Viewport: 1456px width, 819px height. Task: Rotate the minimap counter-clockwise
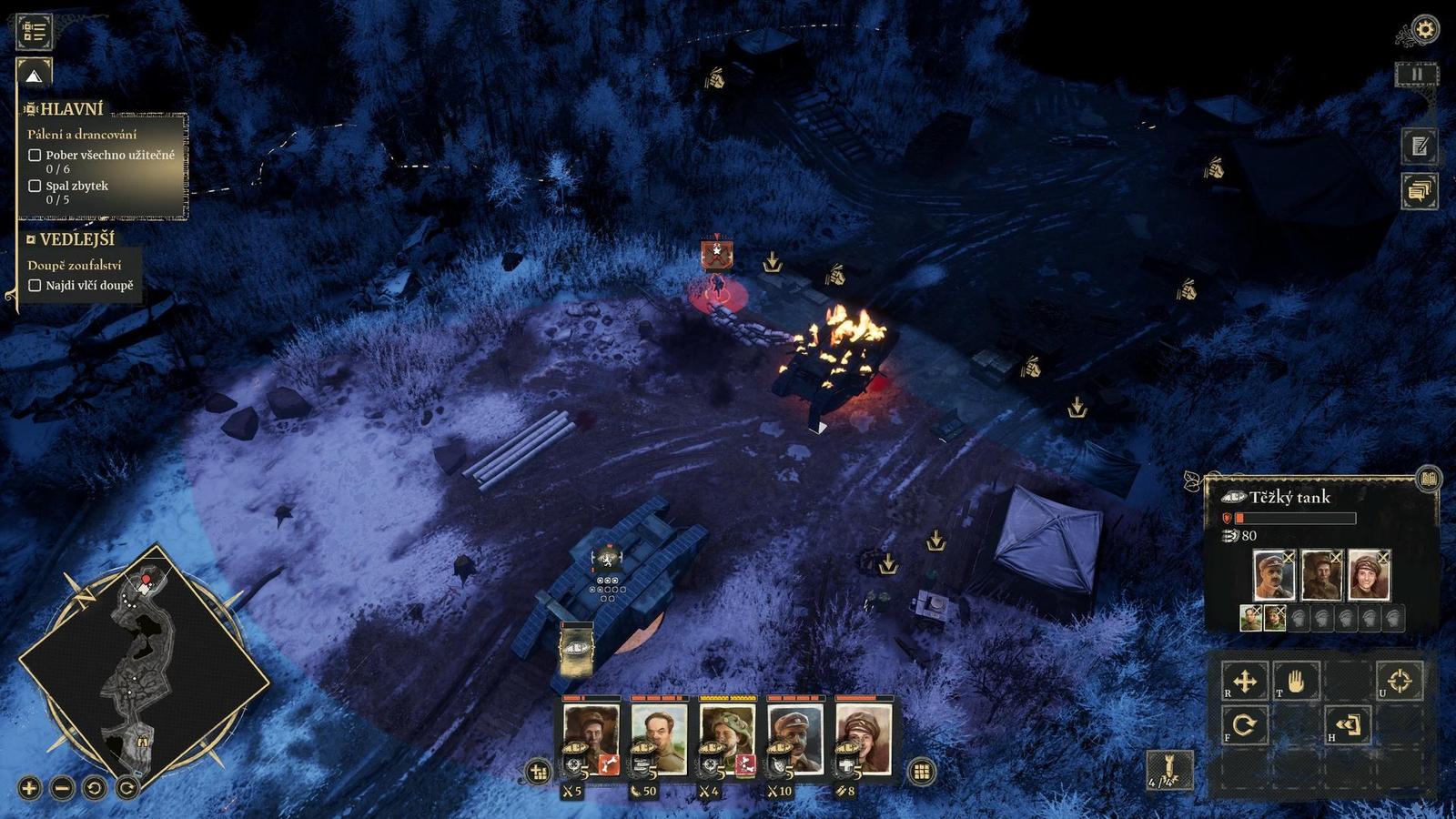95,788
